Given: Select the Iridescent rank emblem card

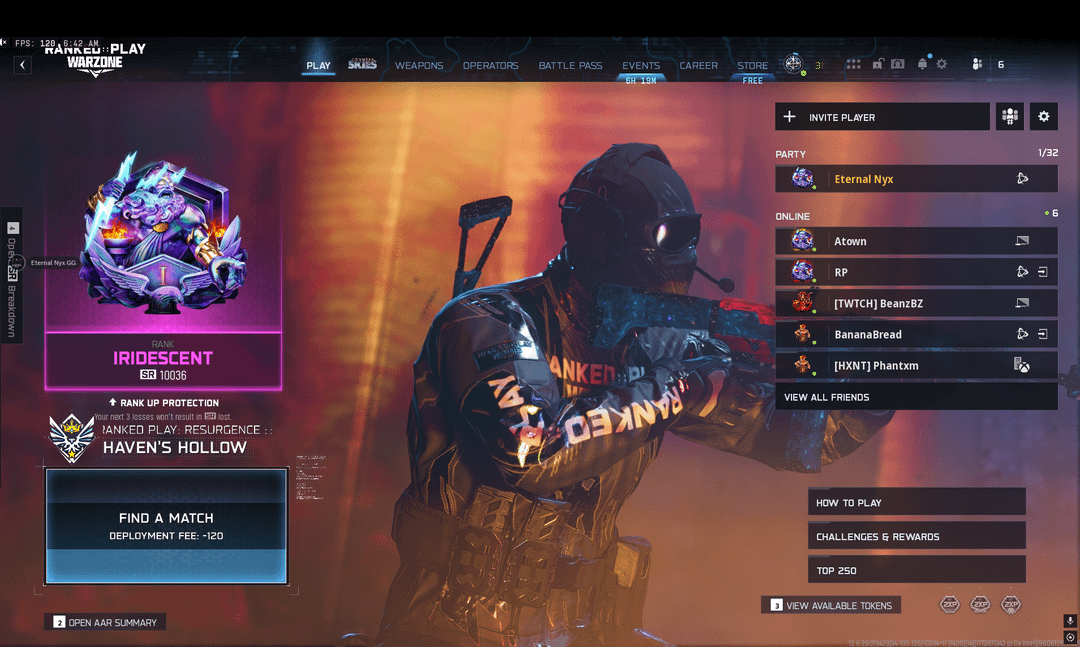Looking at the screenshot, I should coord(163,270).
